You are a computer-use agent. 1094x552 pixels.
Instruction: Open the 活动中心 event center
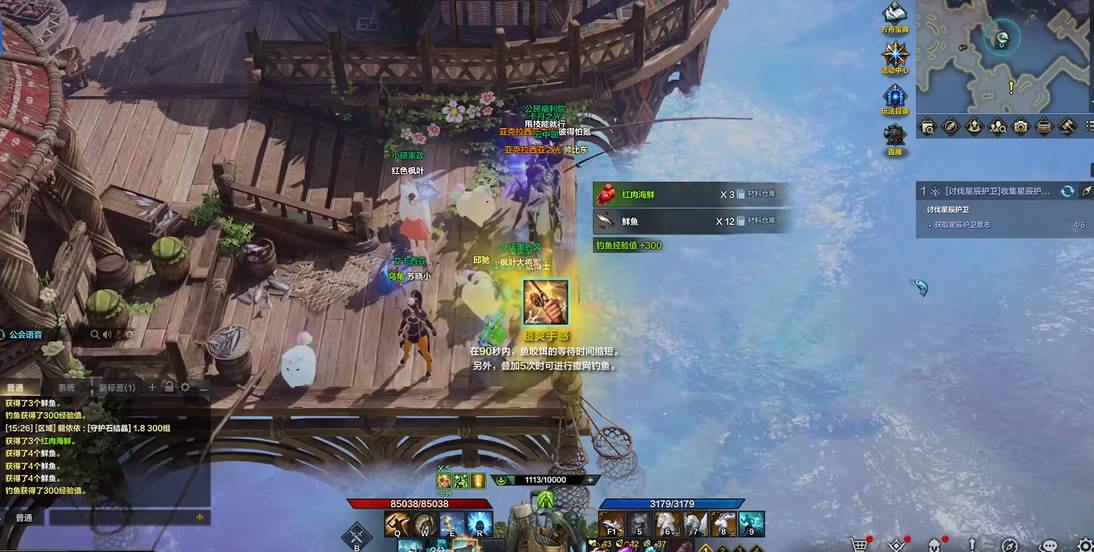[894, 55]
